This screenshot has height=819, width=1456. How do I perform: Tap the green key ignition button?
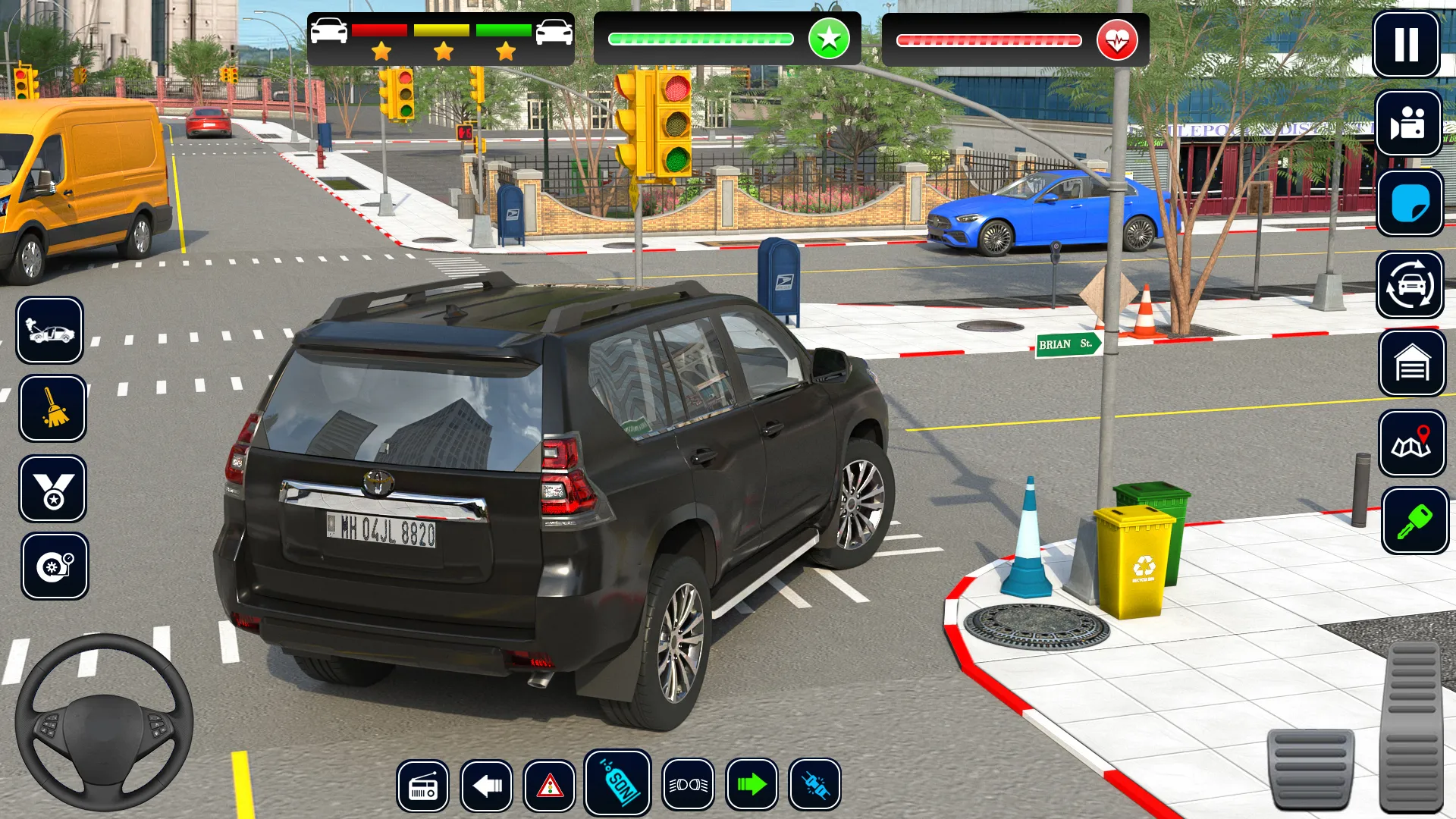(1414, 521)
